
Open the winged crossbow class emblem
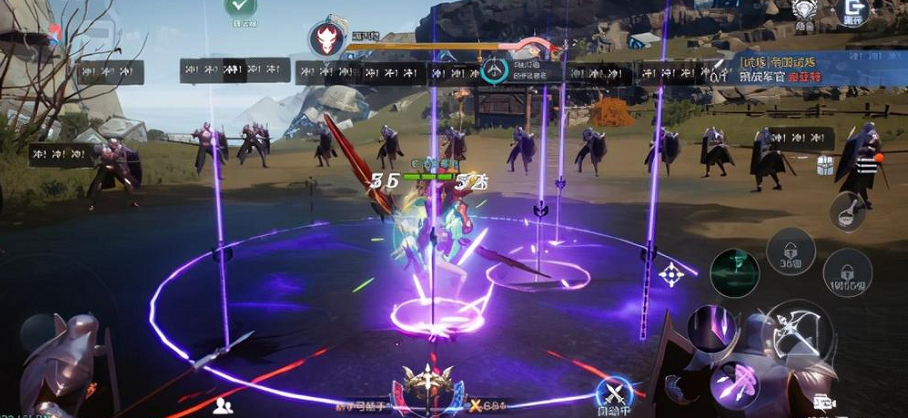[x=428, y=384]
